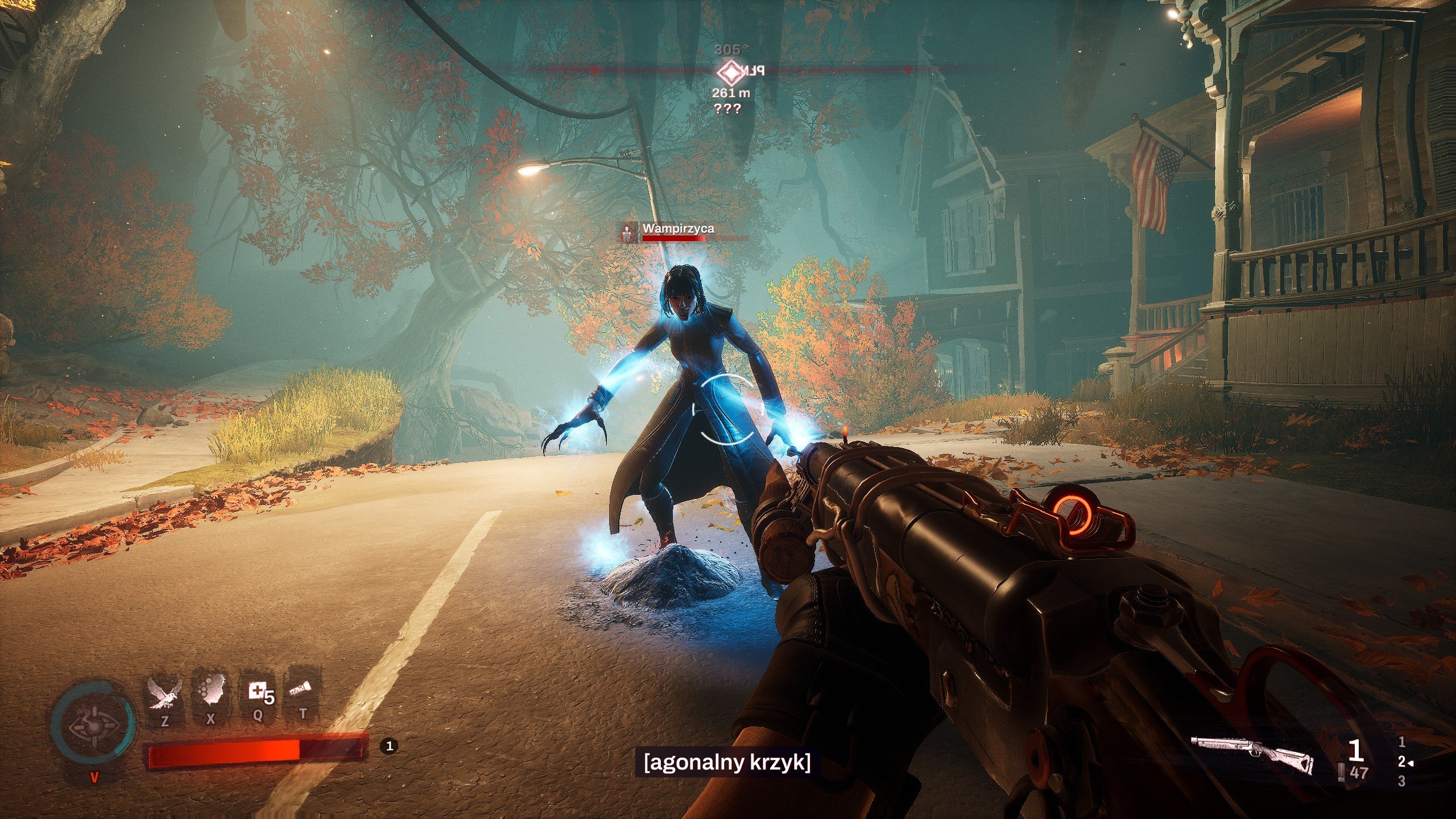Use the head silhouette cloak ability
Image resolution: width=1456 pixels, height=819 pixels.
(x=212, y=693)
